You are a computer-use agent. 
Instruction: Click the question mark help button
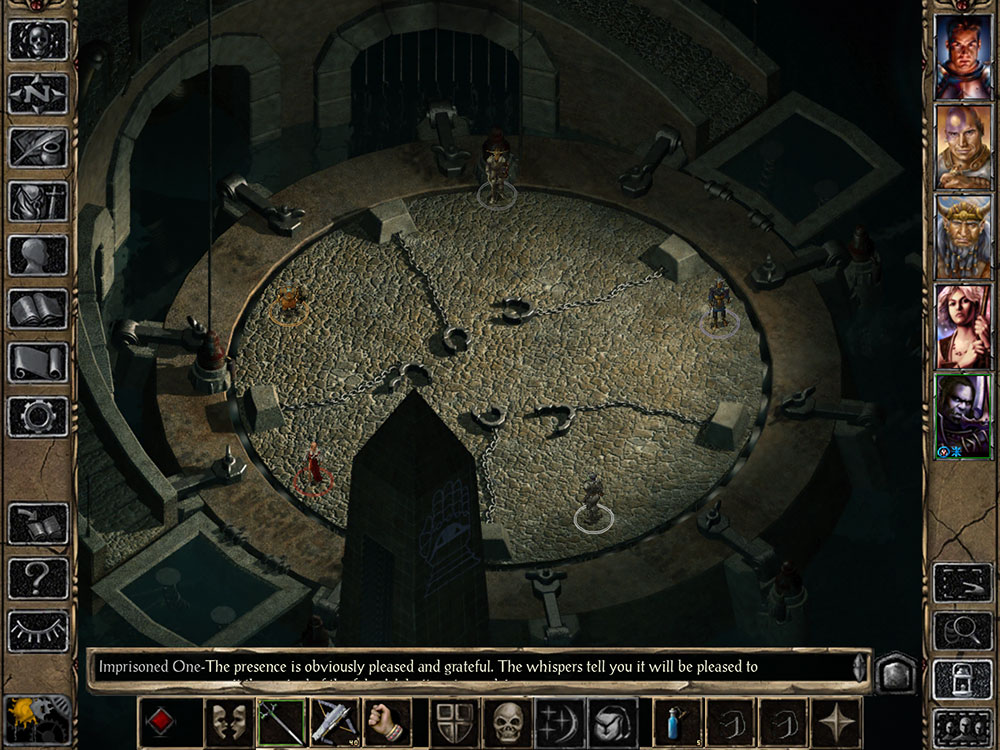(x=38, y=578)
